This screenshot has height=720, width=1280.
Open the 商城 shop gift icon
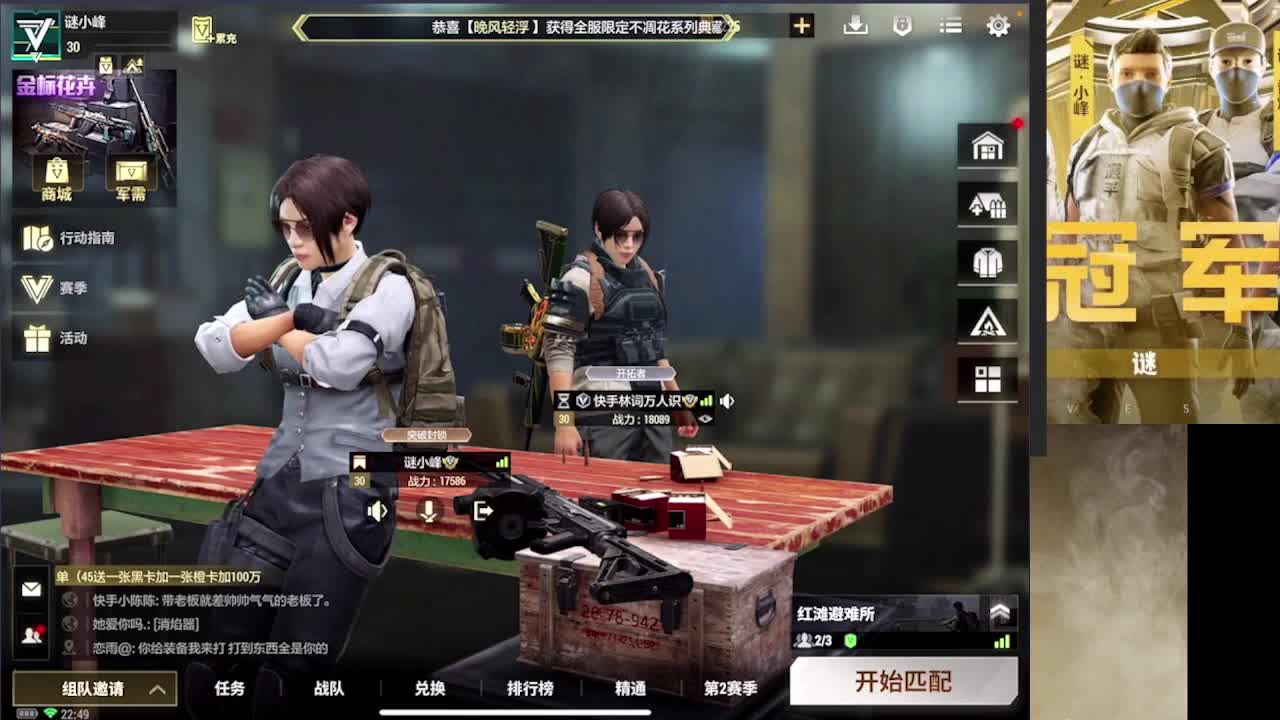pyautogui.click(x=58, y=168)
